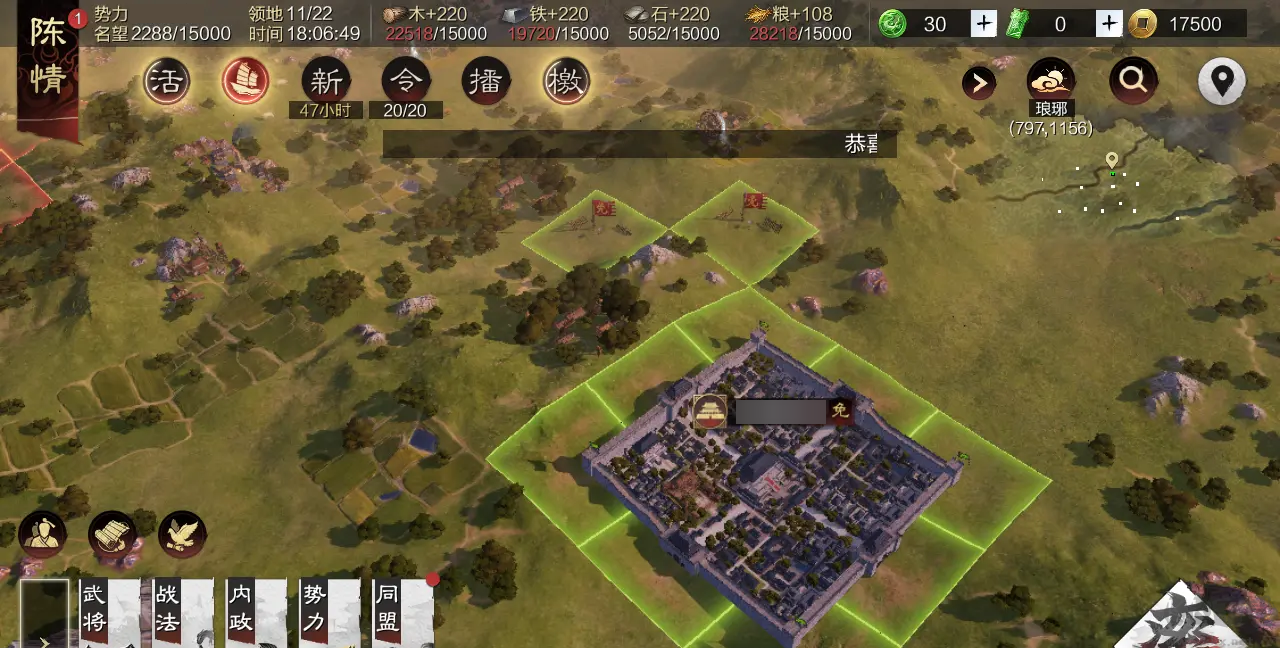Screen dimensions: 1280x648
Task: Open the minimap of the region
Action: click(x=1110, y=188)
